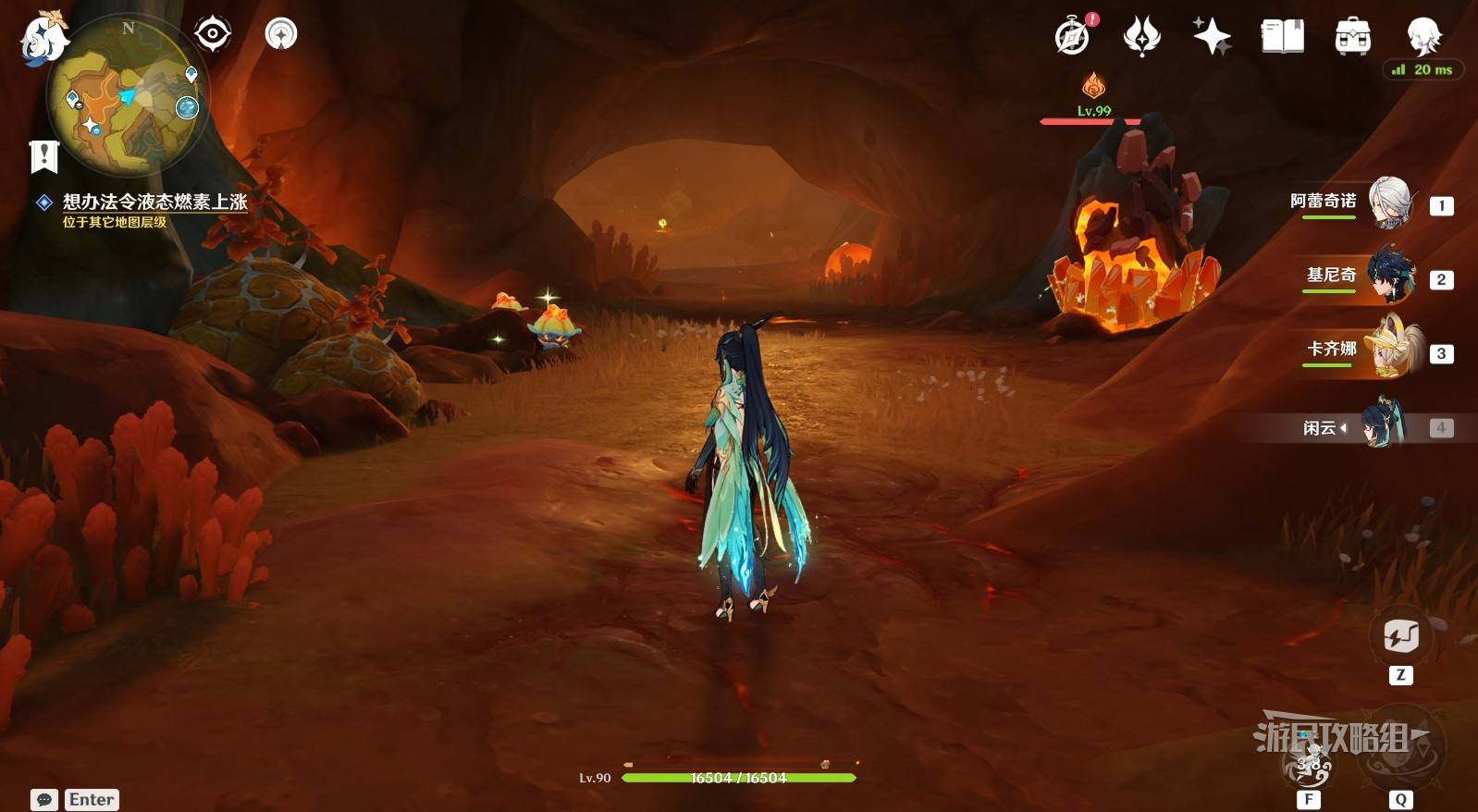This screenshot has width=1478, height=812.
Task: Open the quest bookmark icon with exclamation mark
Action: [43, 156]
